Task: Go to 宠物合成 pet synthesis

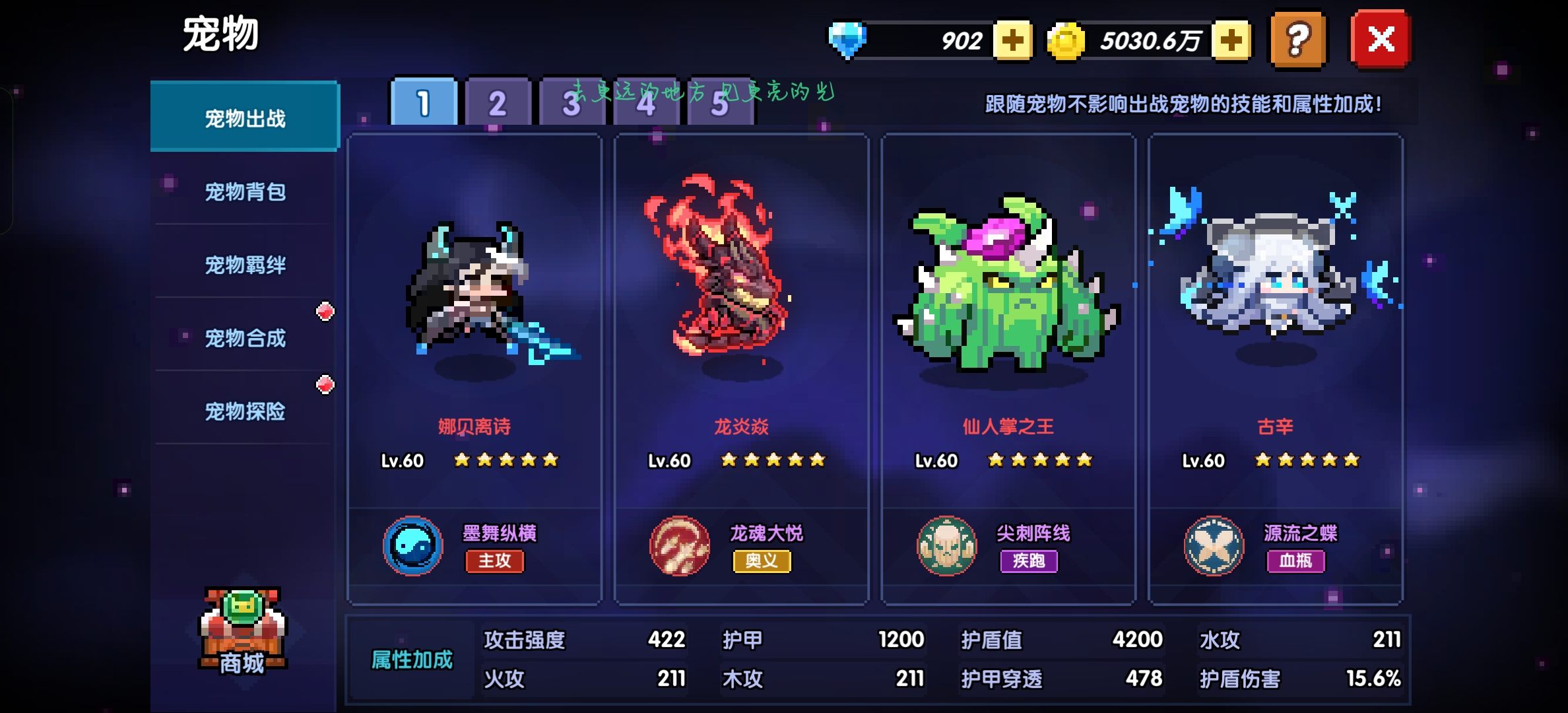Action: 245,339
